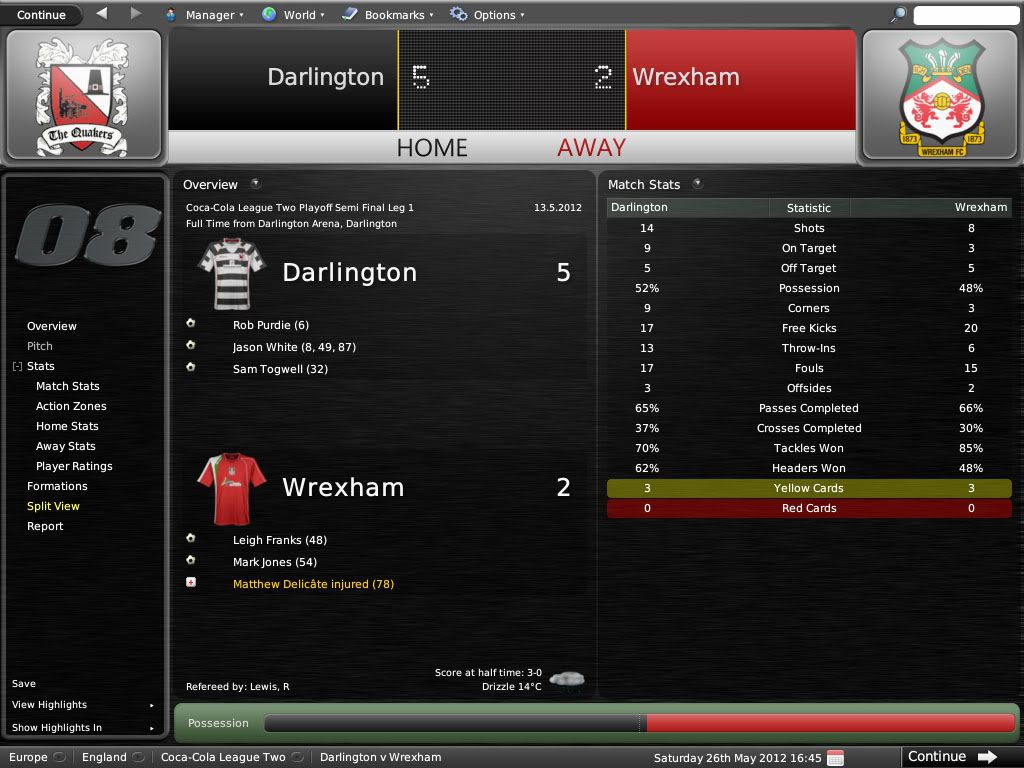This screenshot has height=768, width=1024.
Task: Open the Home Stats page
Action: 67,426
